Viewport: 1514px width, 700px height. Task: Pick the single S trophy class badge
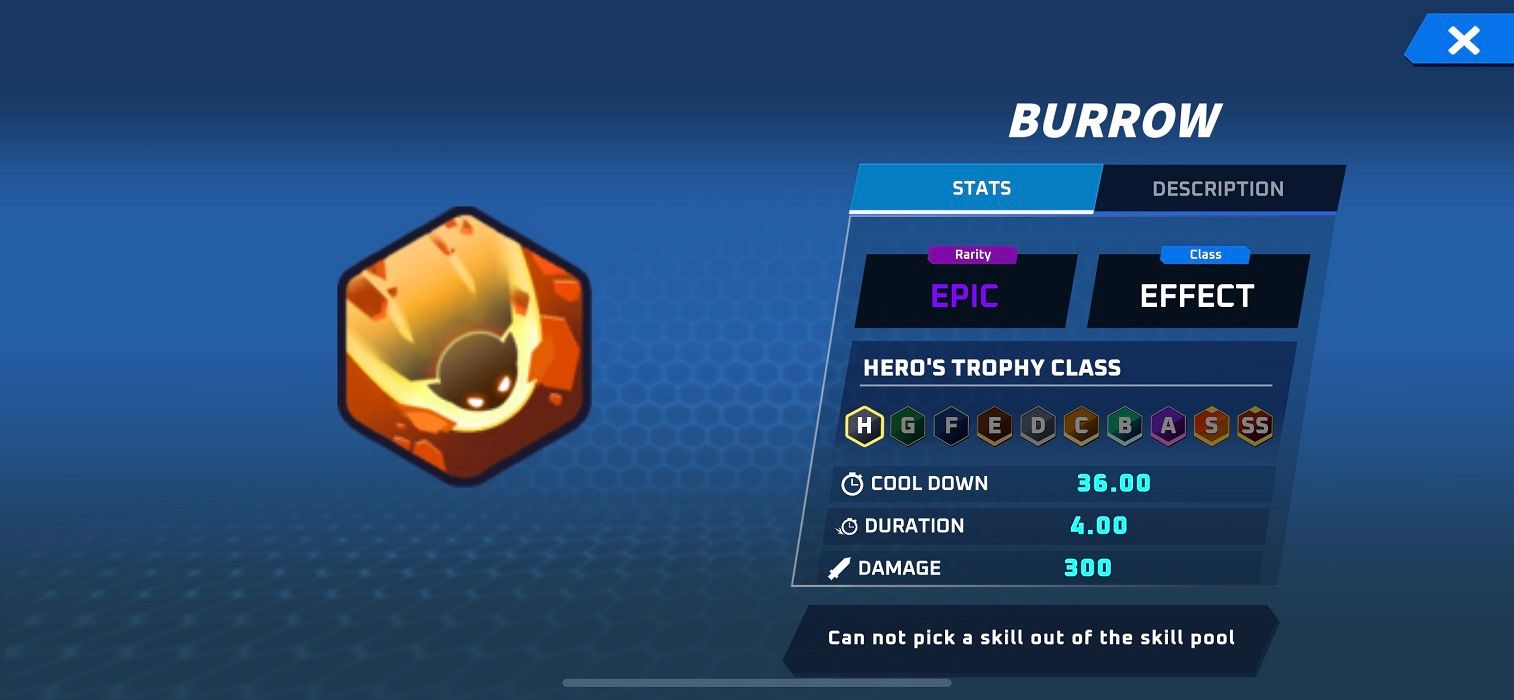tap(1211, 427)
